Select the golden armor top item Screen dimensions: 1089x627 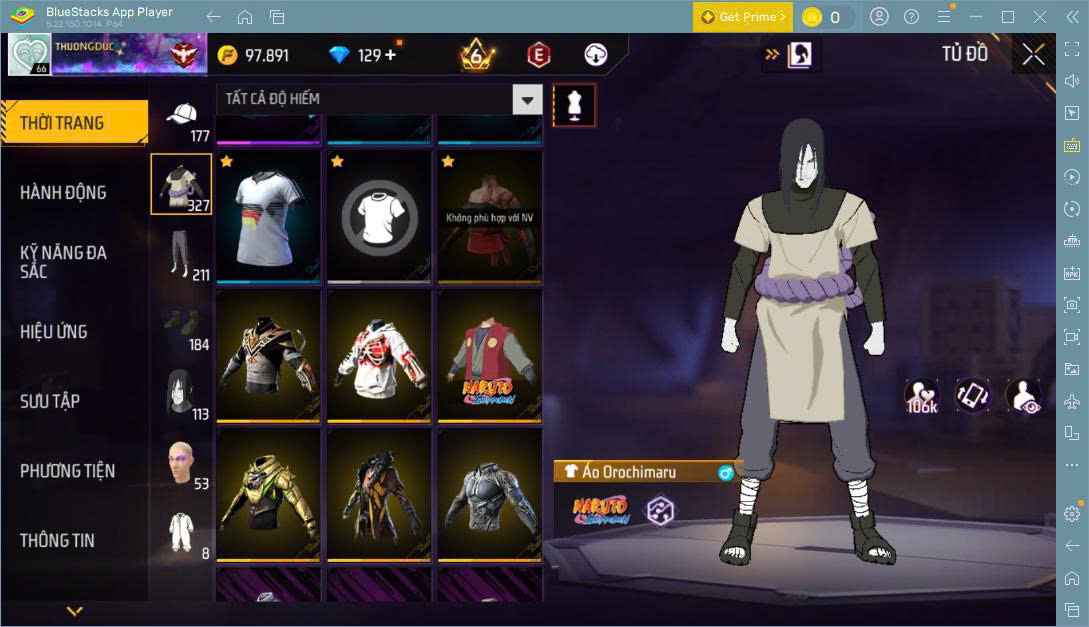point(268,493)
